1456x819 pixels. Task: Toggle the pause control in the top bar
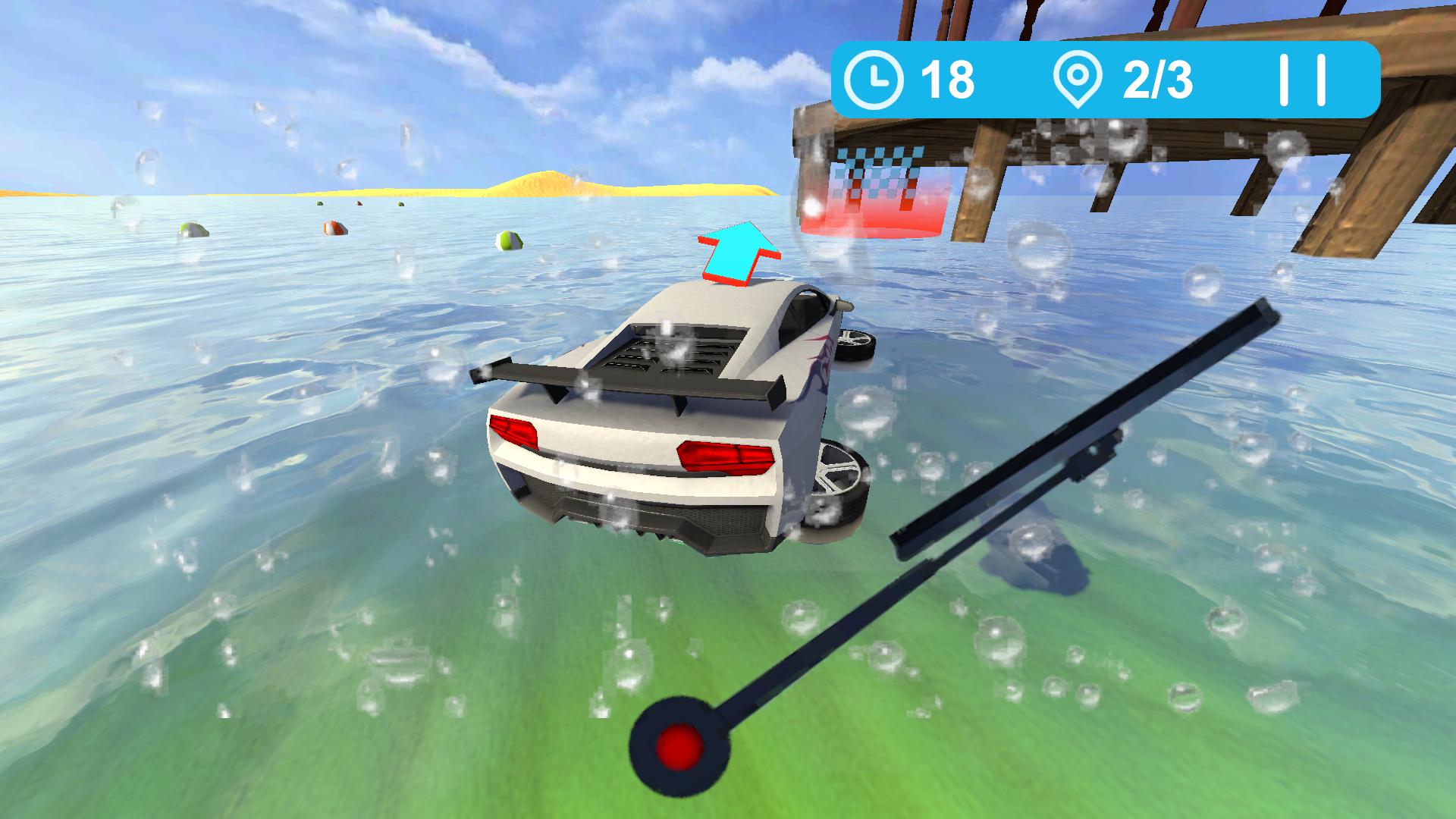1302,77
